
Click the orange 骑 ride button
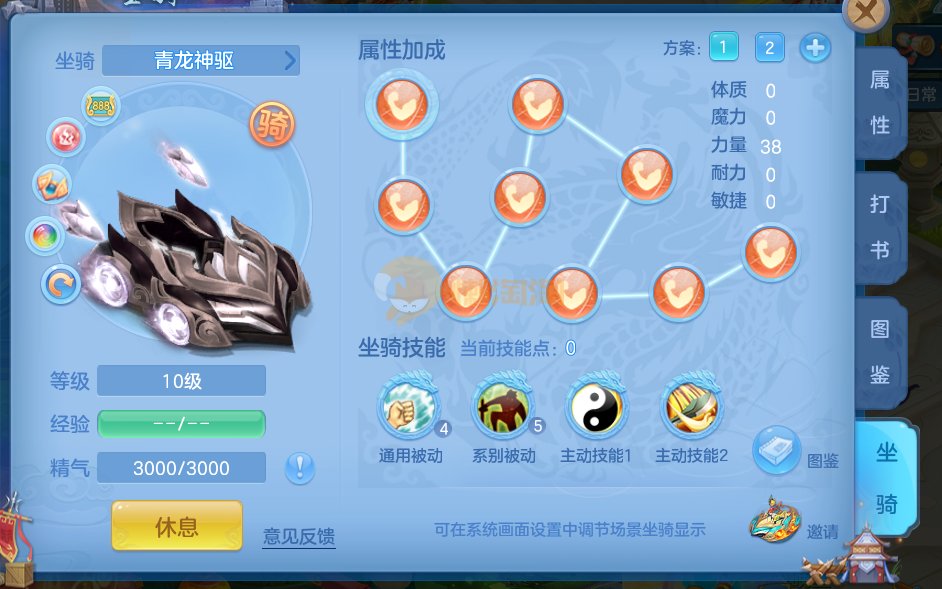pyautogui.click(x=272, y=124)
